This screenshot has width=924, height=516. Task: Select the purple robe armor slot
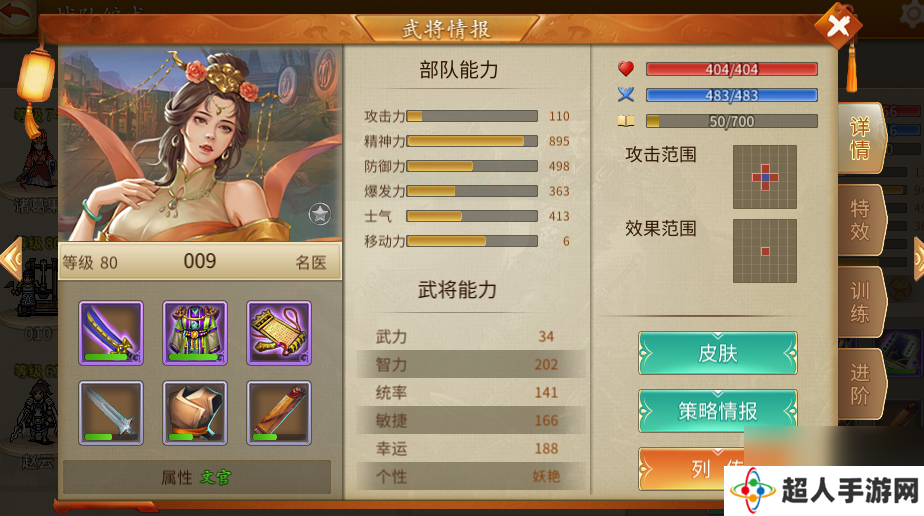pyautogui.click(x=195, y=332)
